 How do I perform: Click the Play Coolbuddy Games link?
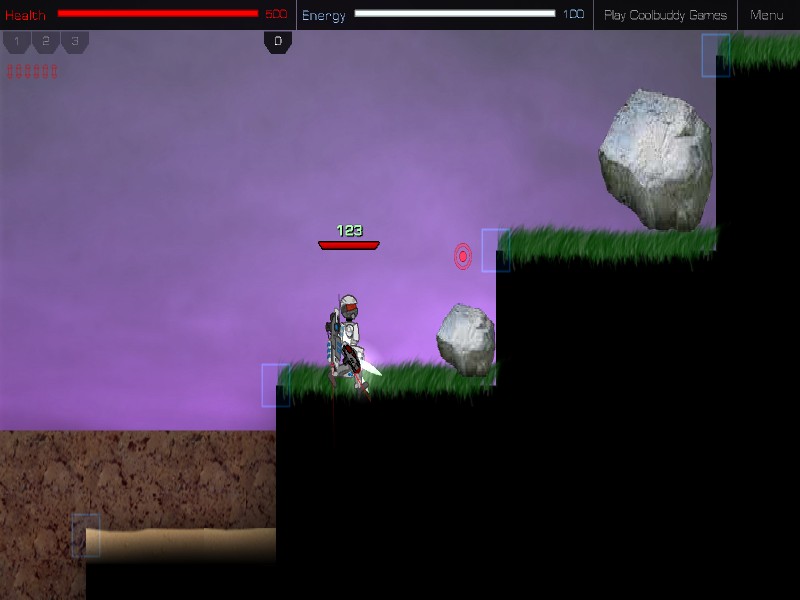665,15
